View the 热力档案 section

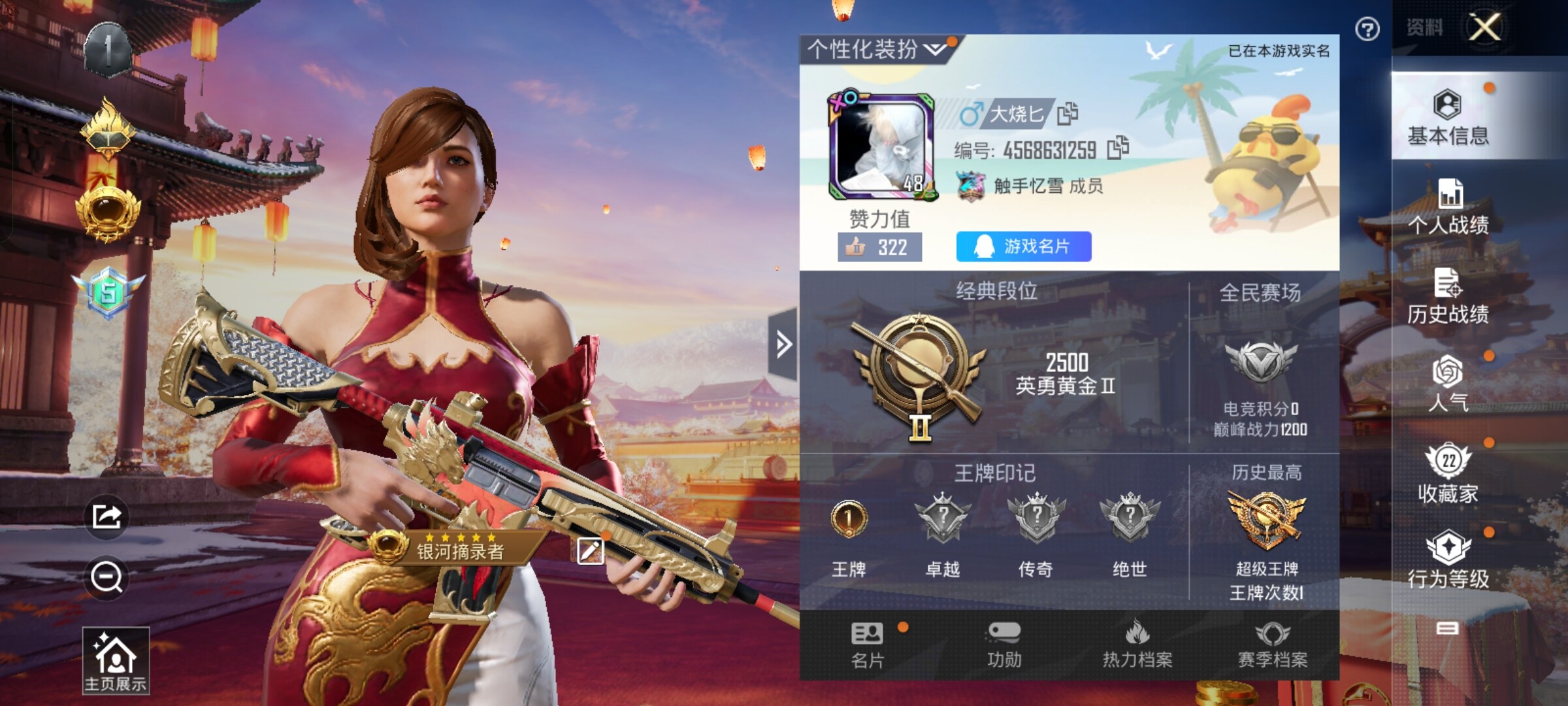[1137, 645]
